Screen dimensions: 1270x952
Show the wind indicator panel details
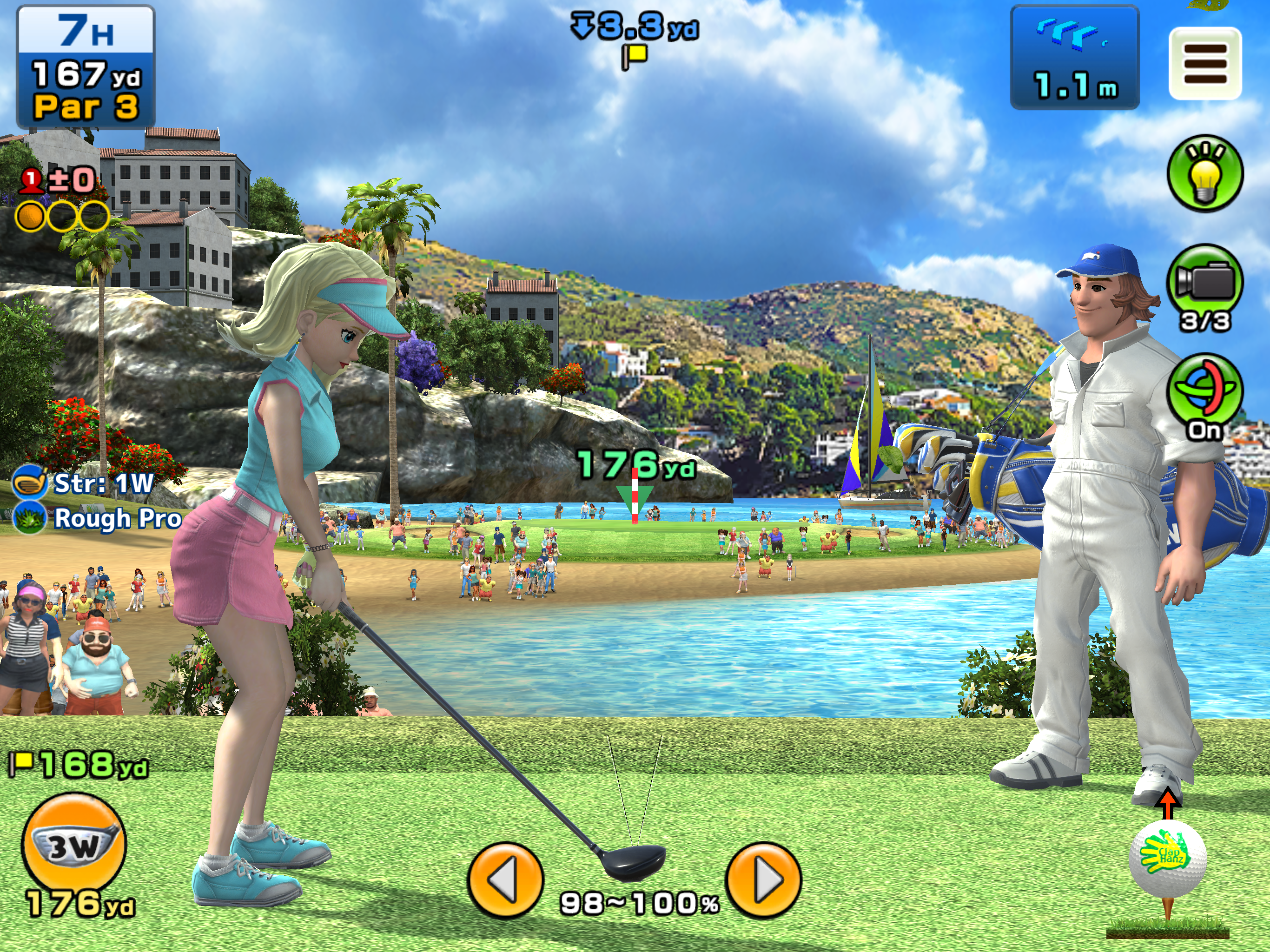coord(1074,58)
